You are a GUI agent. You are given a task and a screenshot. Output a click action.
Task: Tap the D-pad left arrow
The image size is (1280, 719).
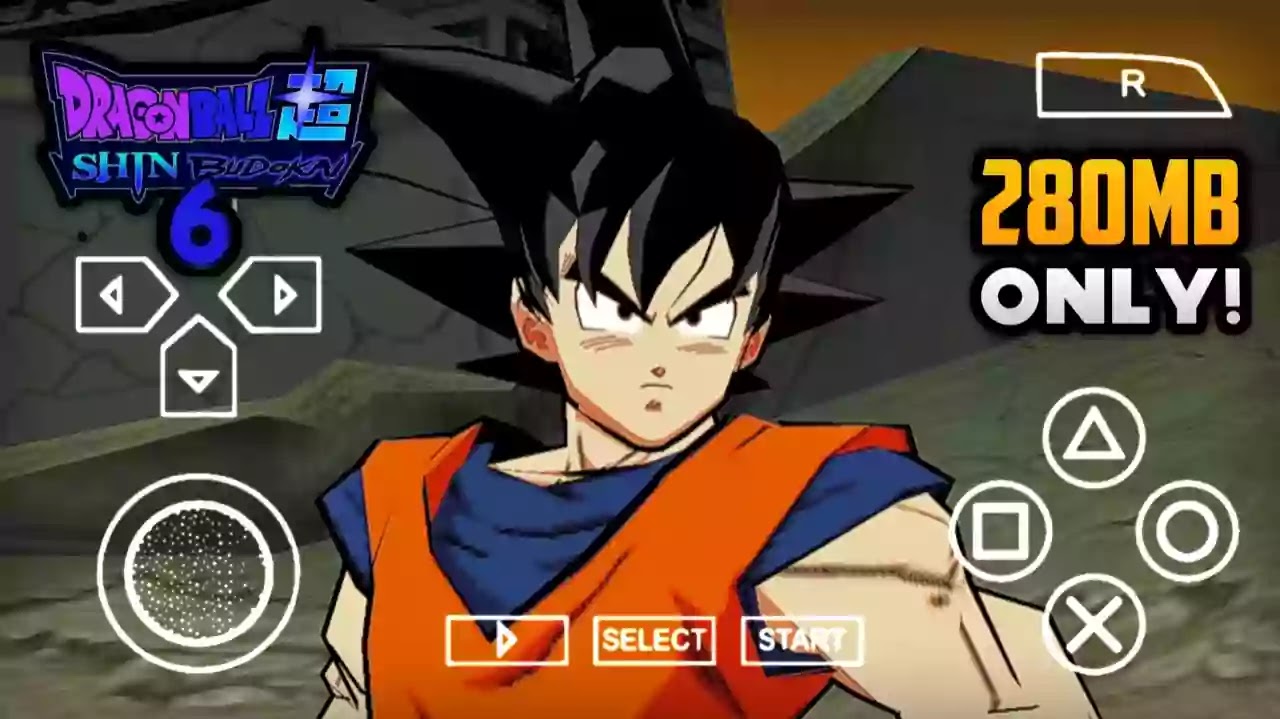(124, 295)
